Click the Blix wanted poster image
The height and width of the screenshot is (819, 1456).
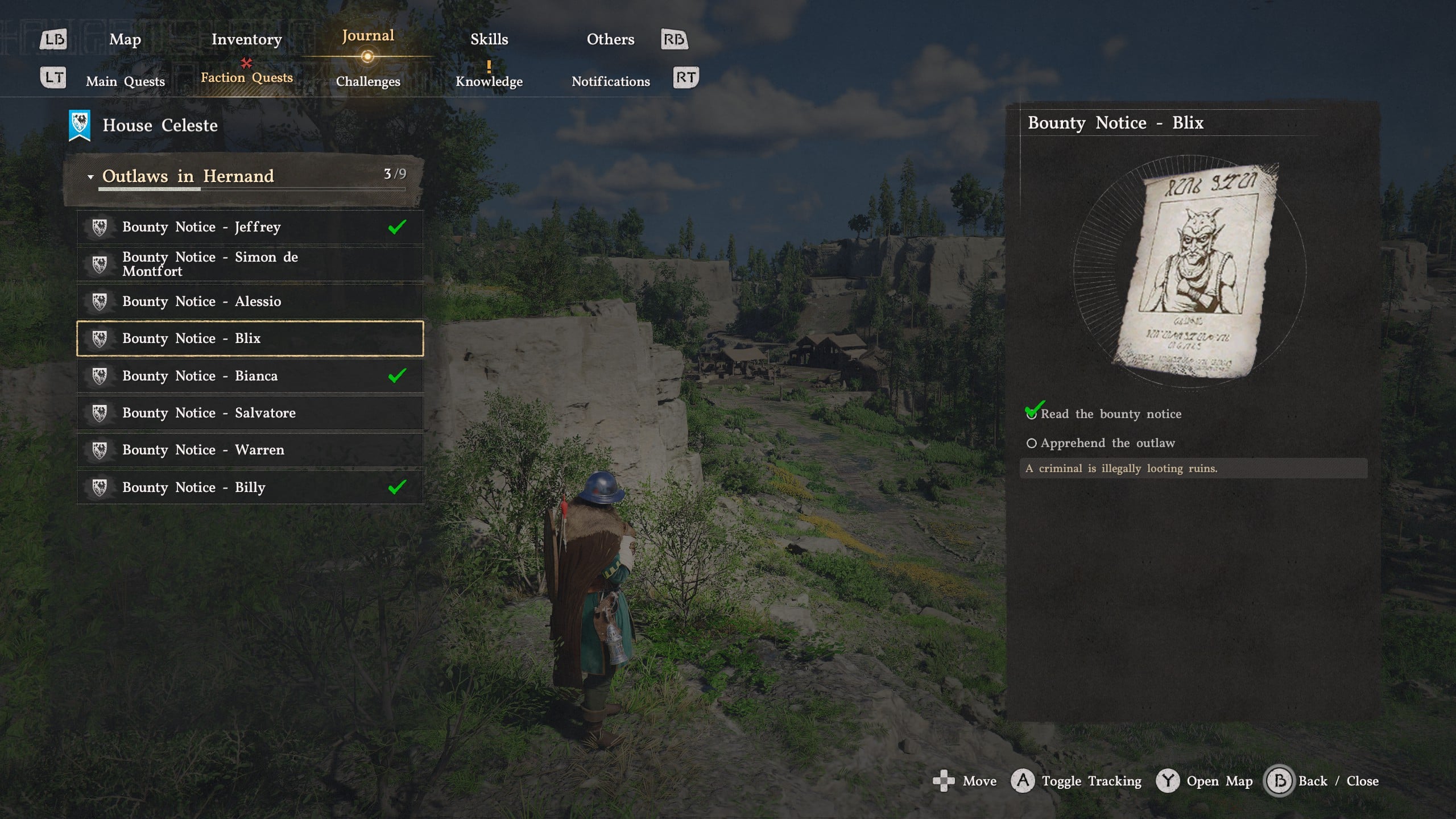click(1194, 271)
